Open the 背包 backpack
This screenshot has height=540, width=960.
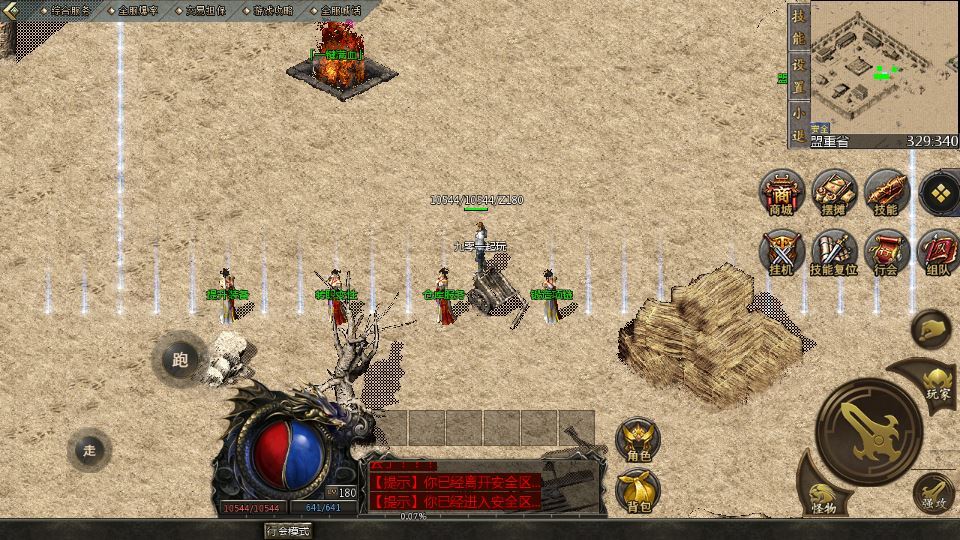[x=638, y=490]
